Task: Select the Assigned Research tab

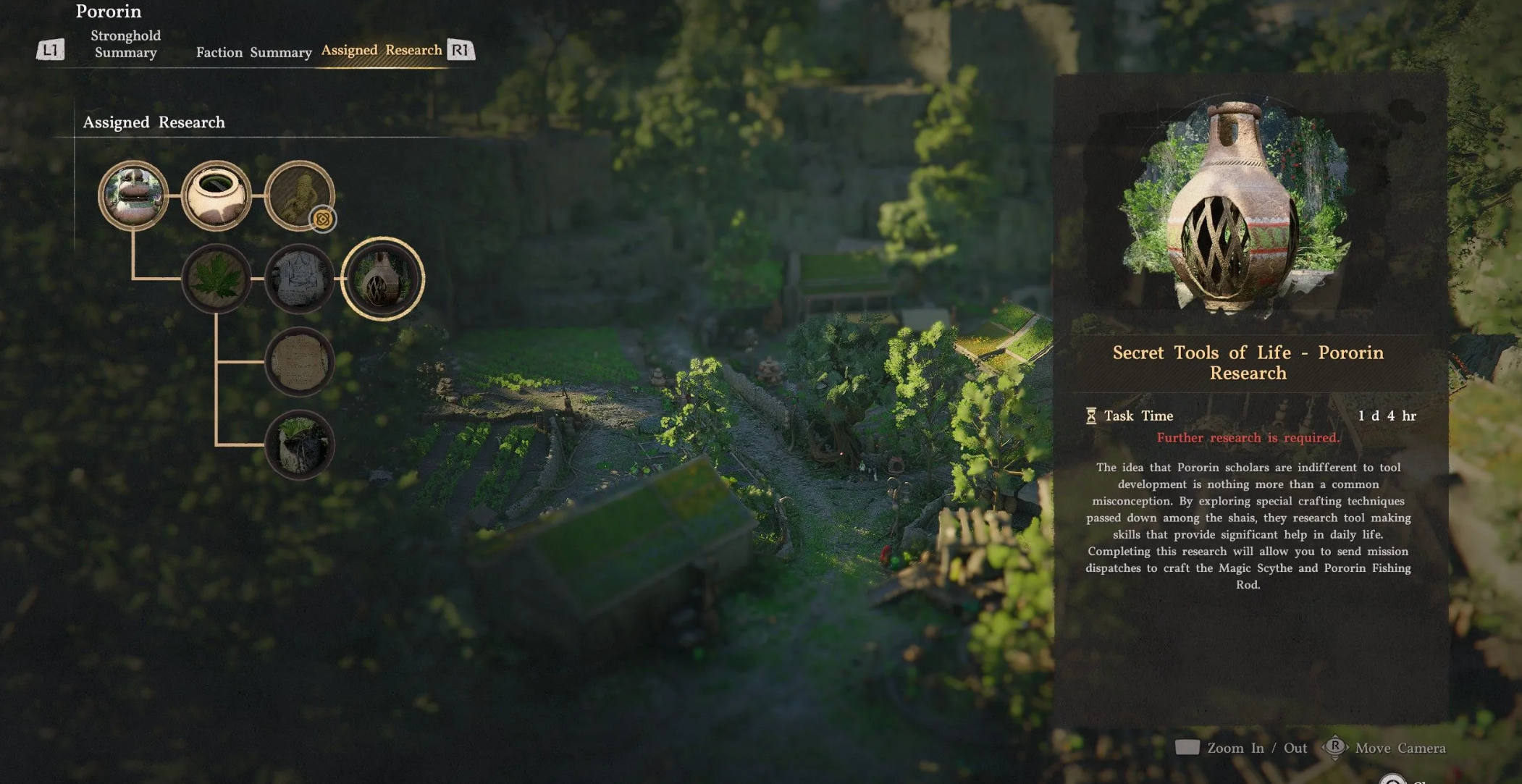Action: pyautogui.click(x=381, y=50)
